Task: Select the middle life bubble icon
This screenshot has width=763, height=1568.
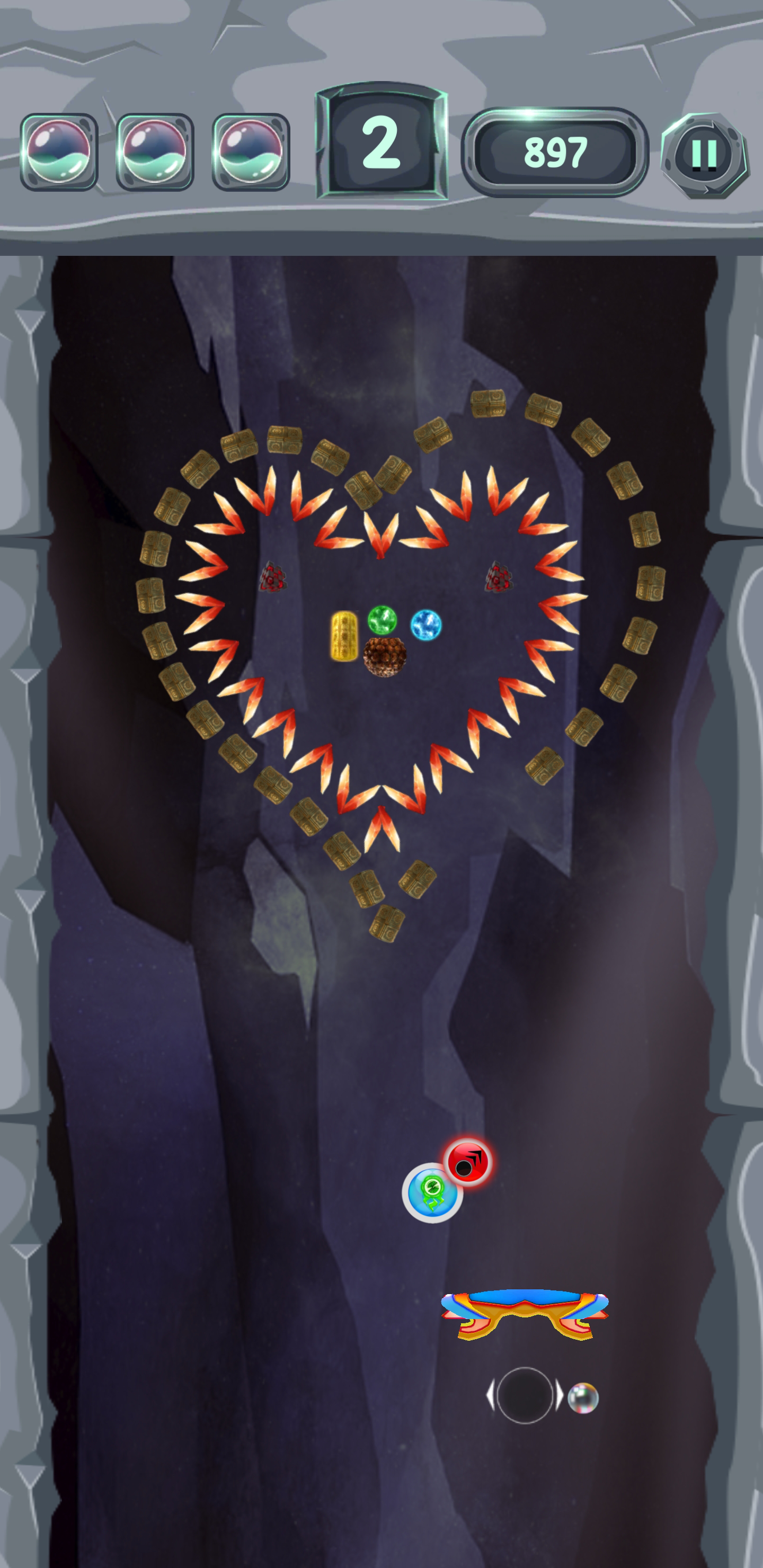Action: coord(154,151)
